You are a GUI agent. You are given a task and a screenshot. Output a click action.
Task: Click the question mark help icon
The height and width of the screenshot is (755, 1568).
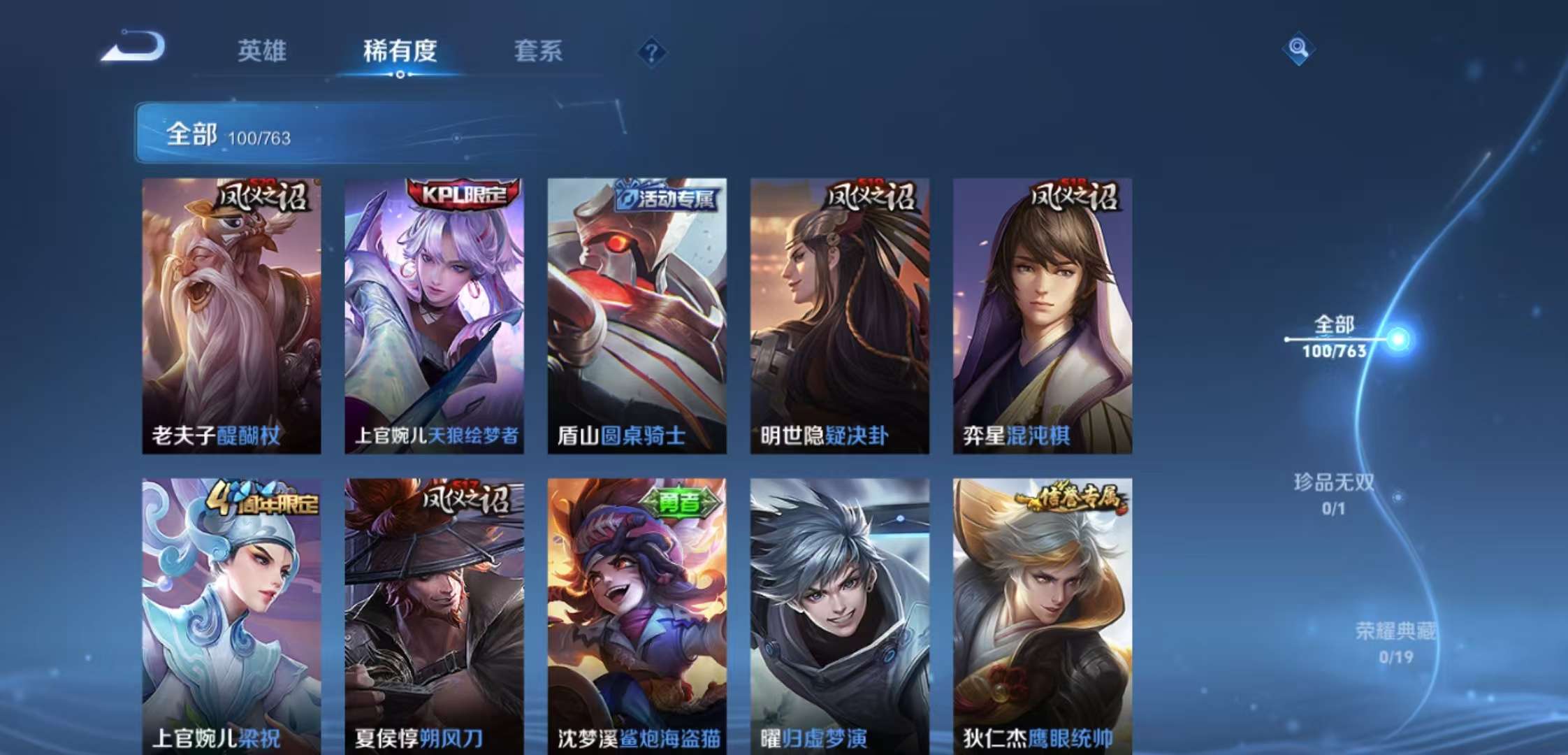(x=650, y=50)
